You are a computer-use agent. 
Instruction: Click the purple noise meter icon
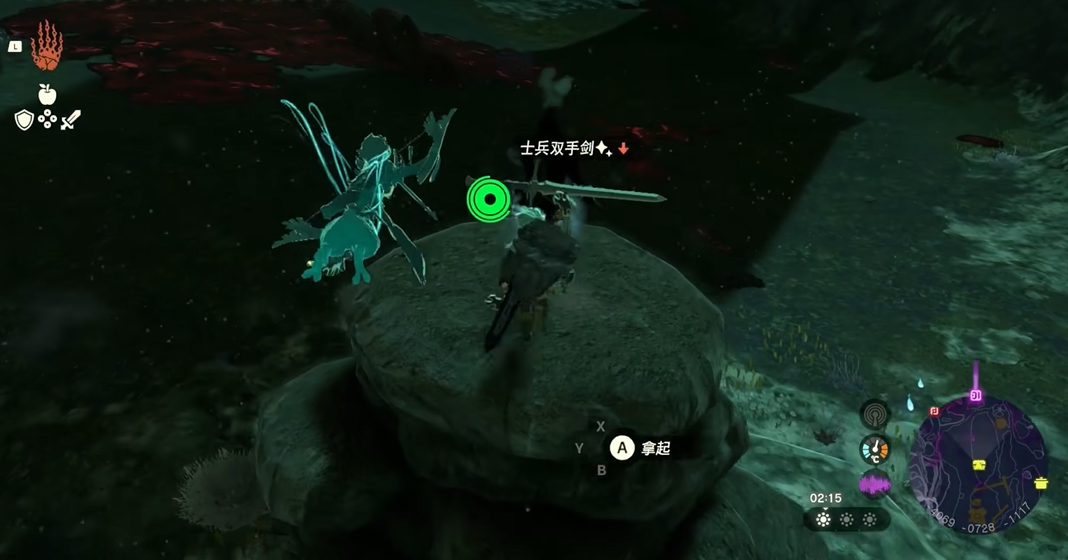pyautogui.click(x=875, y=485)
